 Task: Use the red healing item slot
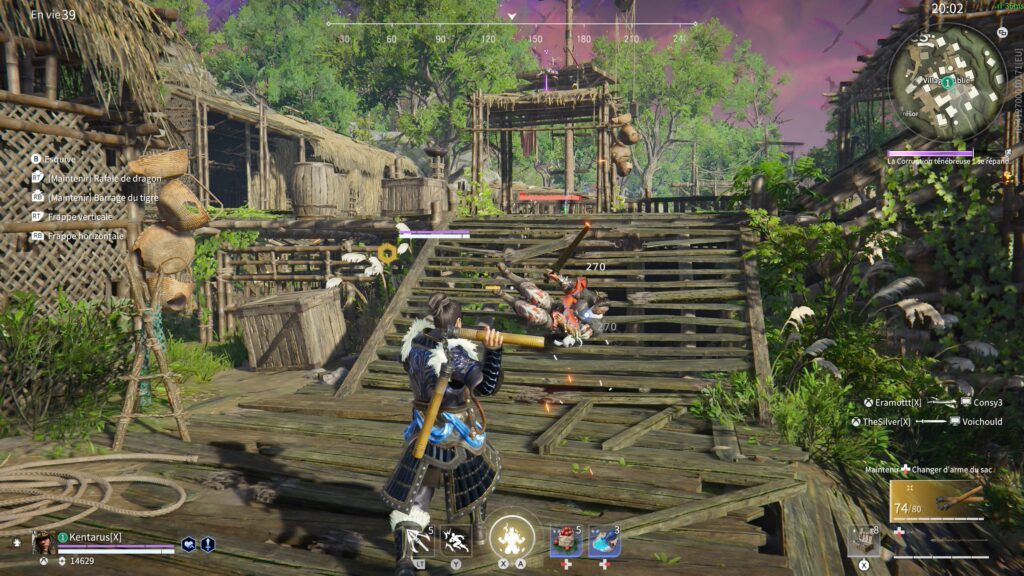565,541
